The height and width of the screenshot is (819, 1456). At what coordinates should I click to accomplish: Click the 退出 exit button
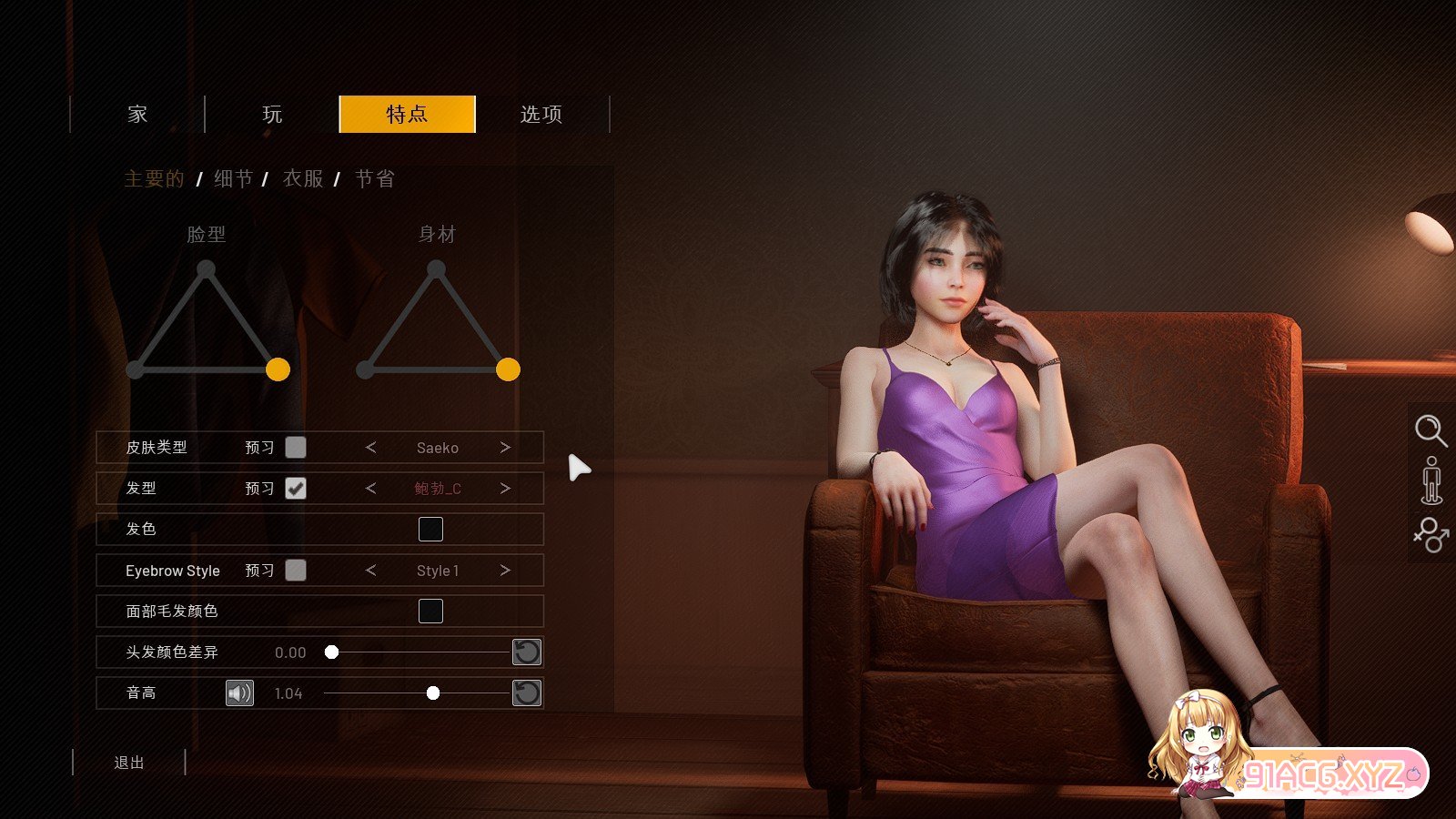pos(129,763)
